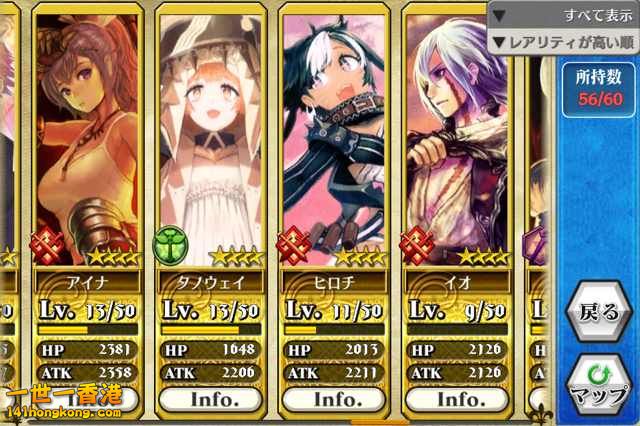
Task: Show Info for タノウェイ
Action: coord(212,398)
